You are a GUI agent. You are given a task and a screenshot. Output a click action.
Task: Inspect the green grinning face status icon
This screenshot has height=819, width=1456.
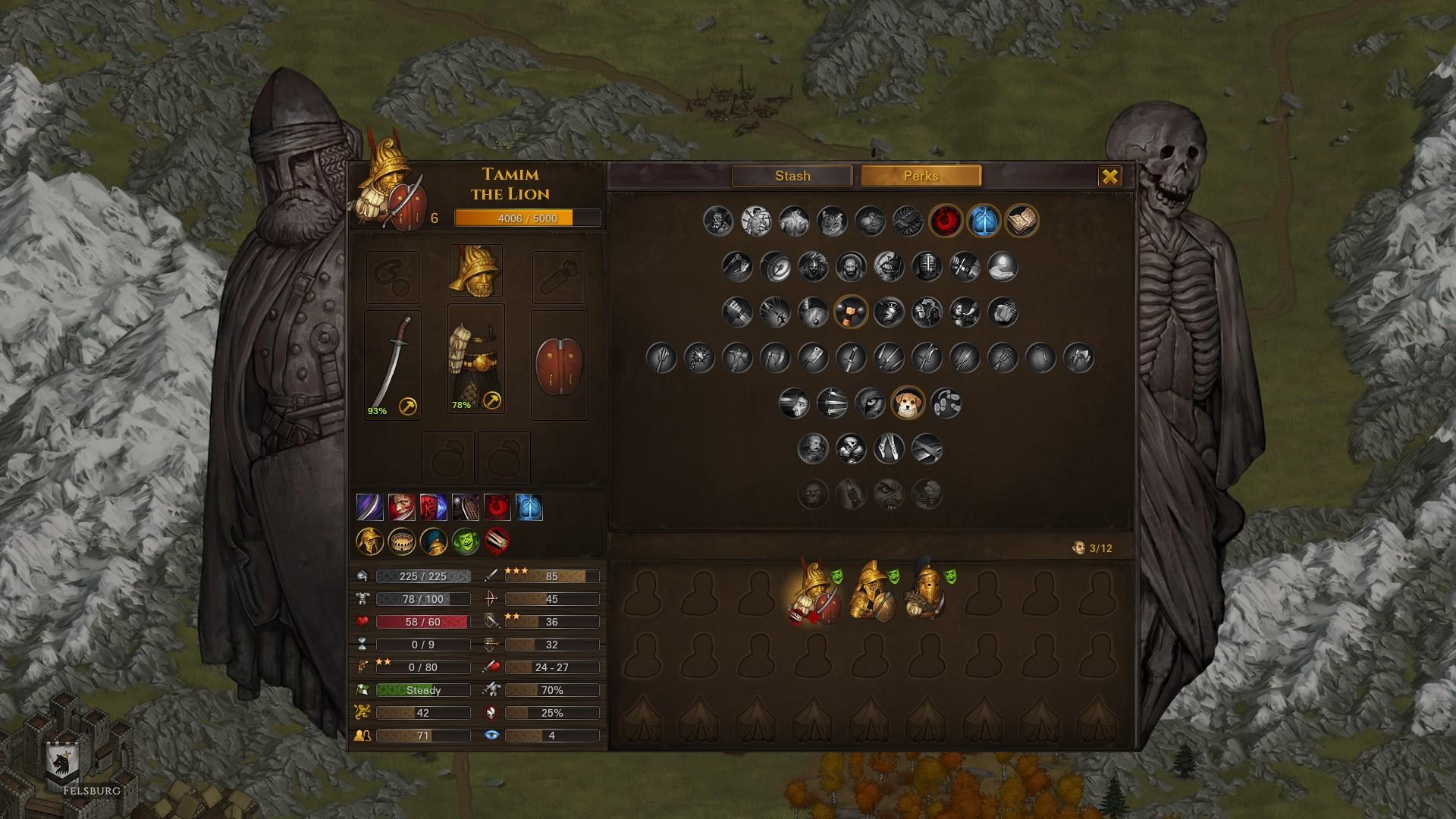pyautogui.click(x=466, y=541)
